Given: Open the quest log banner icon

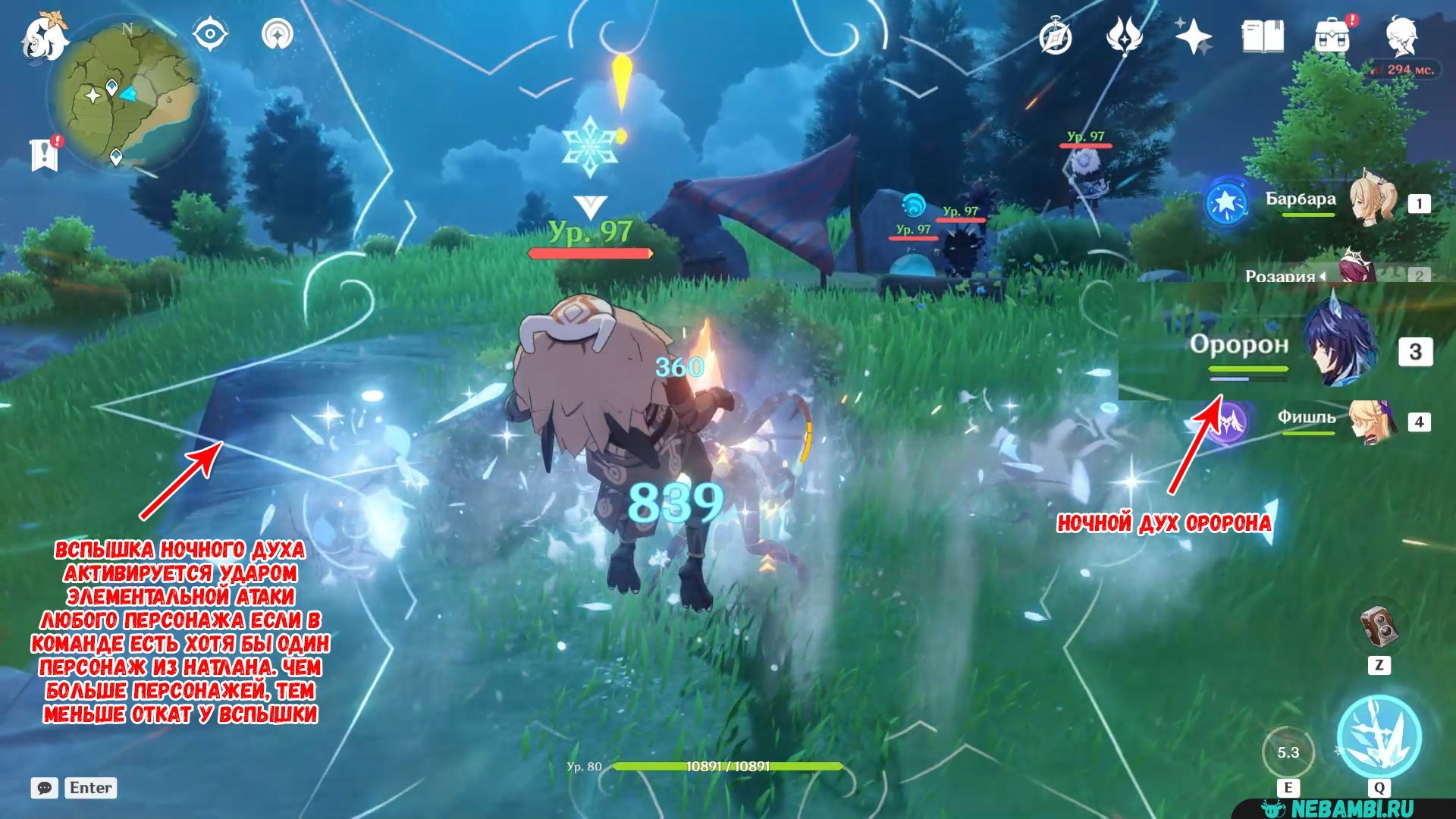Looking at the screenshot, I should coord(45,154).
